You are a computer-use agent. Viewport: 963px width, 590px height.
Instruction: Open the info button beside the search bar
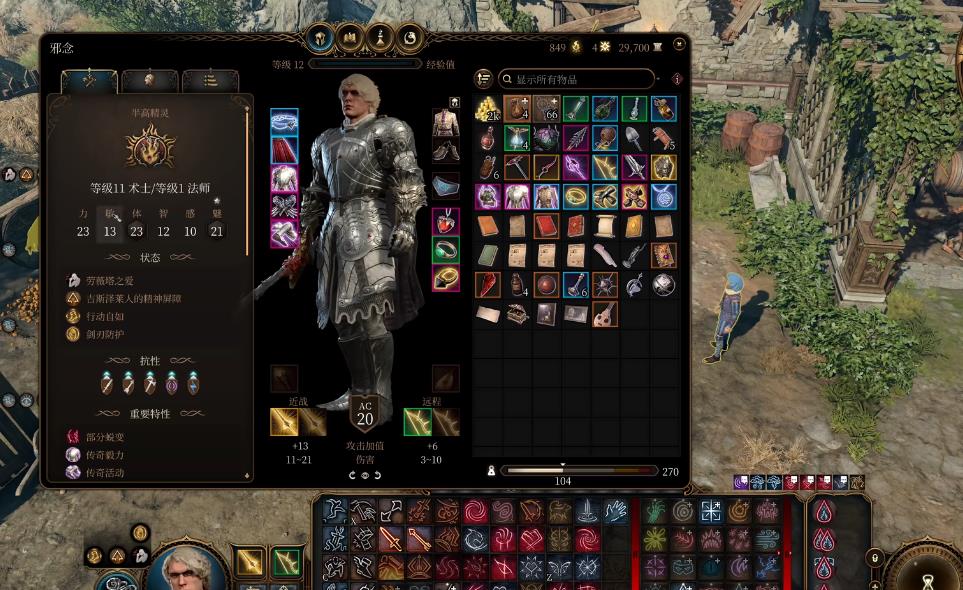[x=677, y=79]
